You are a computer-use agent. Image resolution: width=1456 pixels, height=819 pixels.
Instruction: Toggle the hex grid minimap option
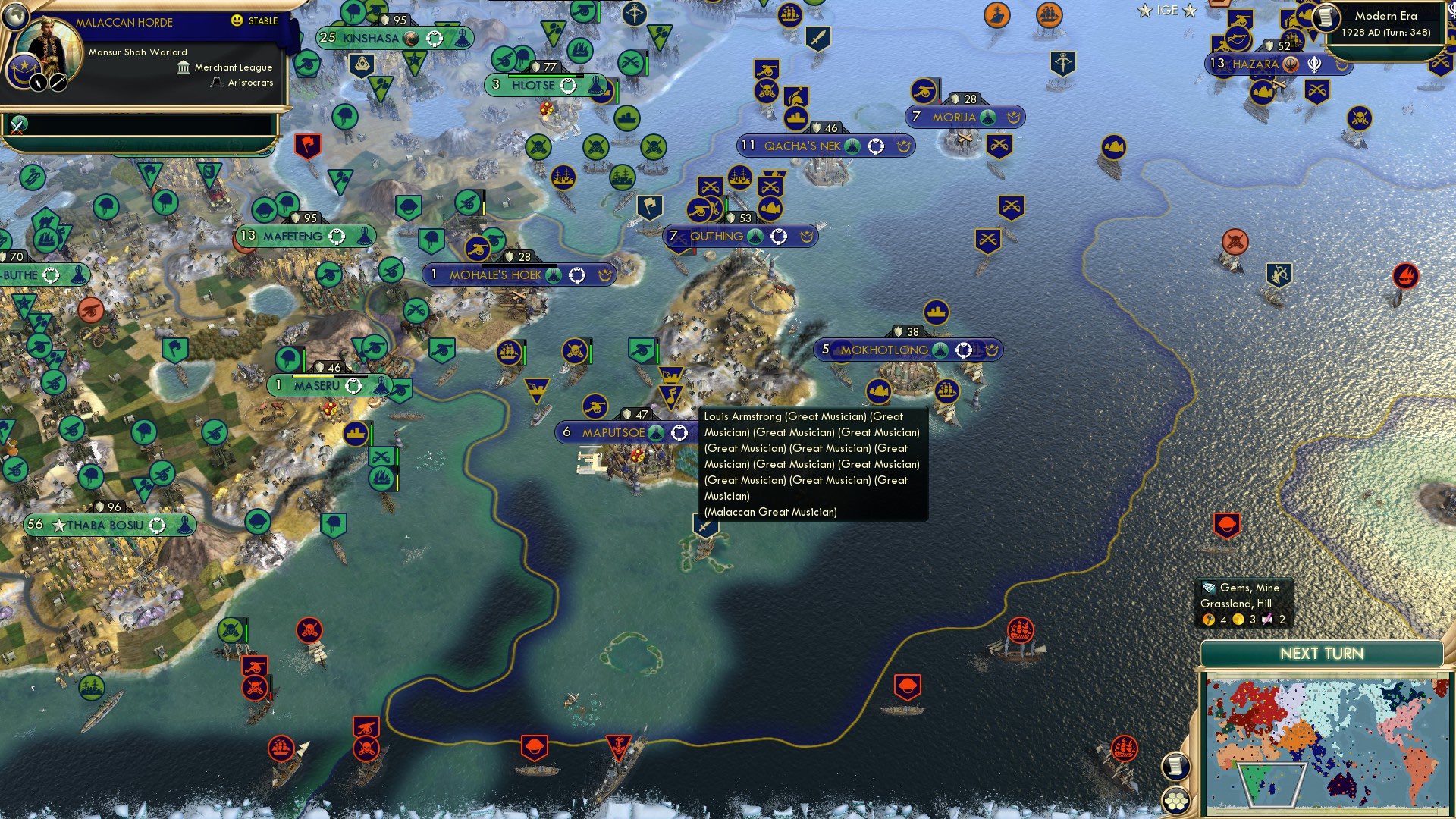[1175, 801]
